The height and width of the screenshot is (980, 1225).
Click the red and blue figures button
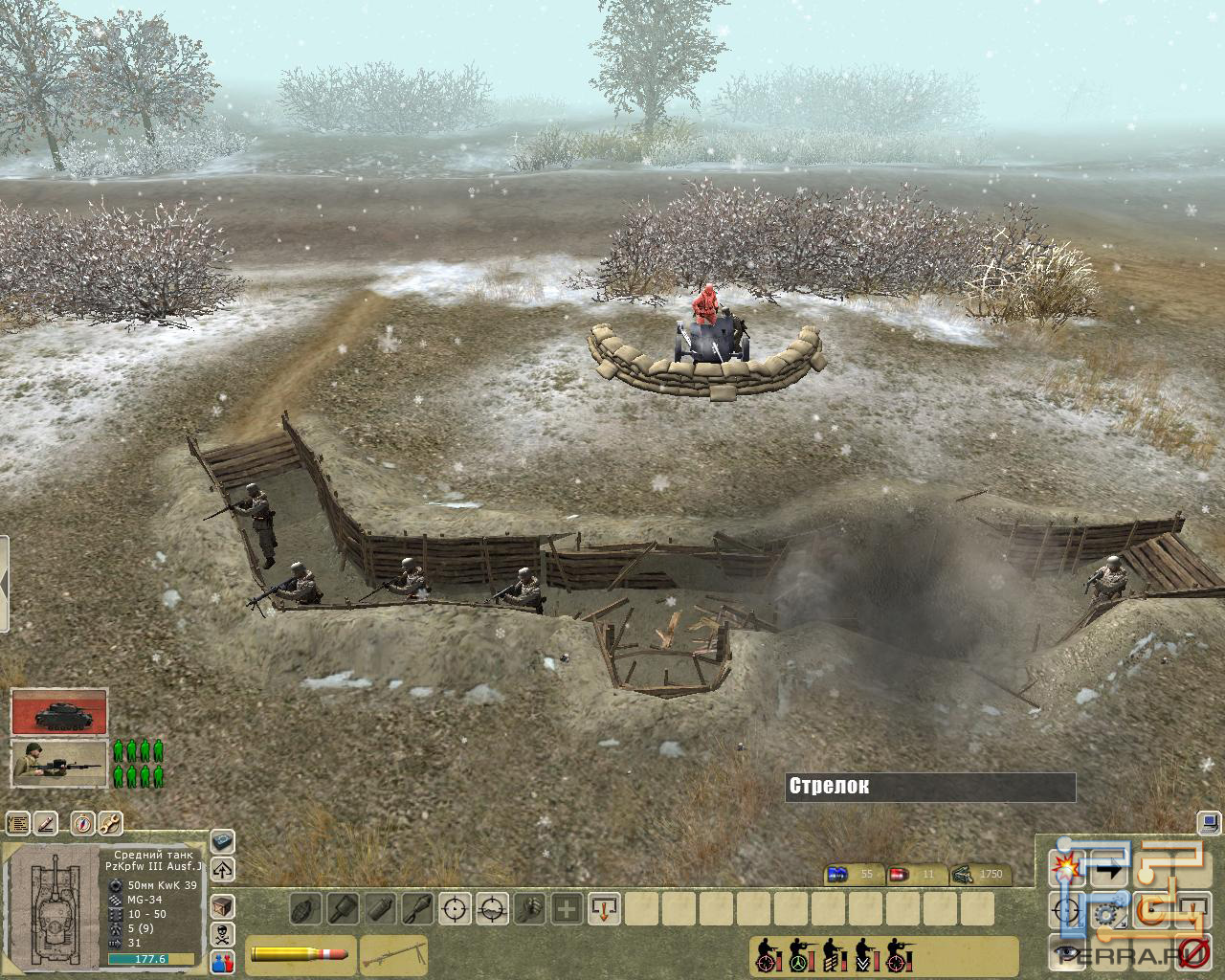(x=222, y=961)
